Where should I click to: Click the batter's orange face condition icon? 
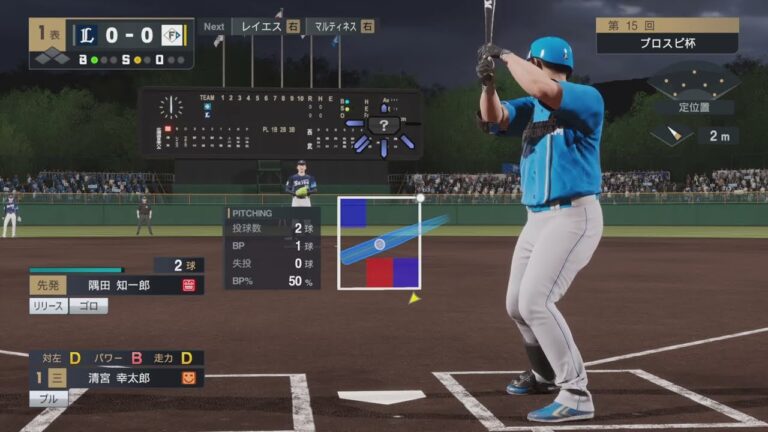tap(188, 378)
